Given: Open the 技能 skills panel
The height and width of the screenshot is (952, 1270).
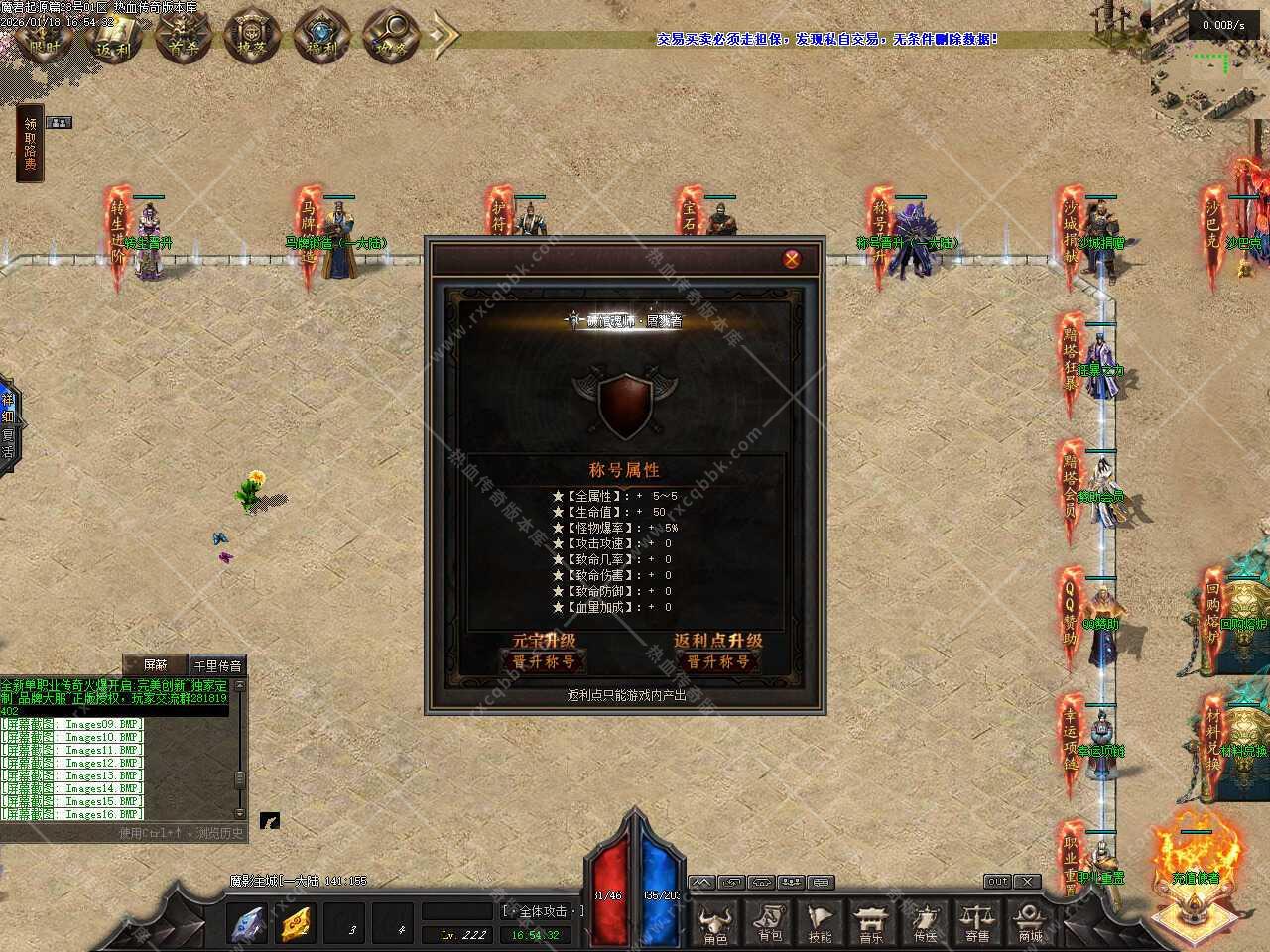Looking at the screenshot, I should coord(821,923).
